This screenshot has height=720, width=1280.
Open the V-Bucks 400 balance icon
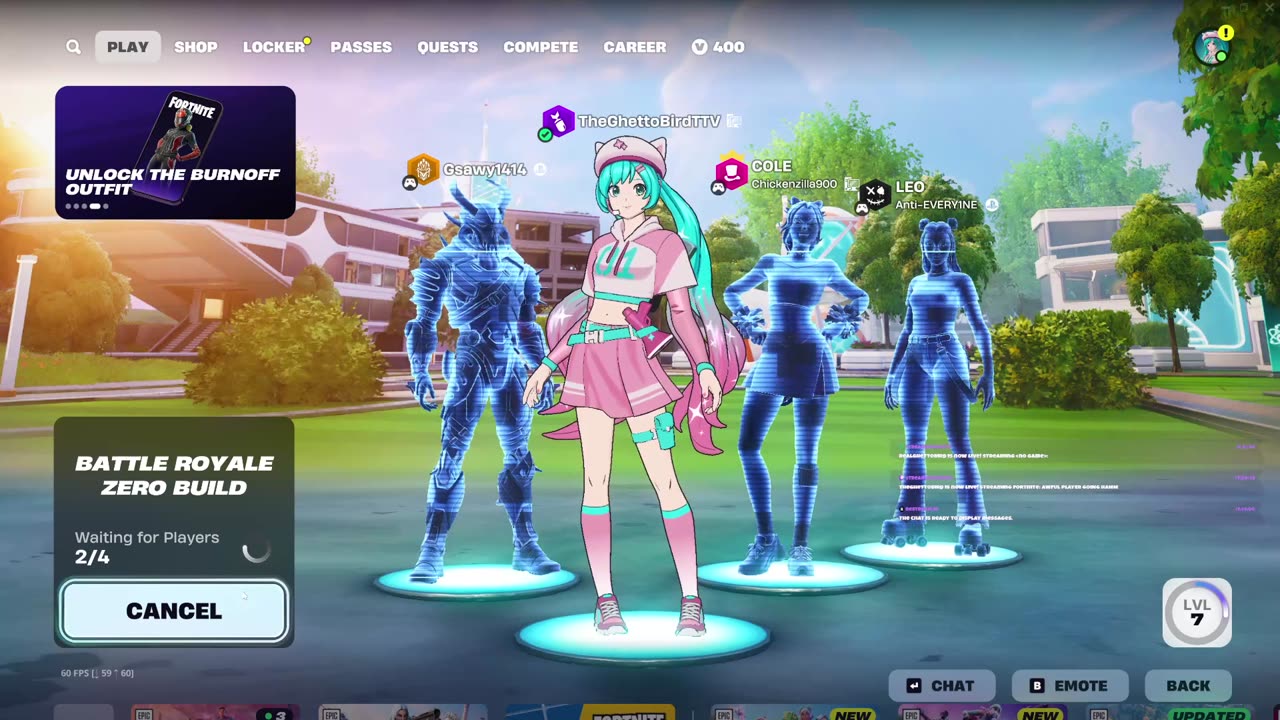click(x=700, y=46)
